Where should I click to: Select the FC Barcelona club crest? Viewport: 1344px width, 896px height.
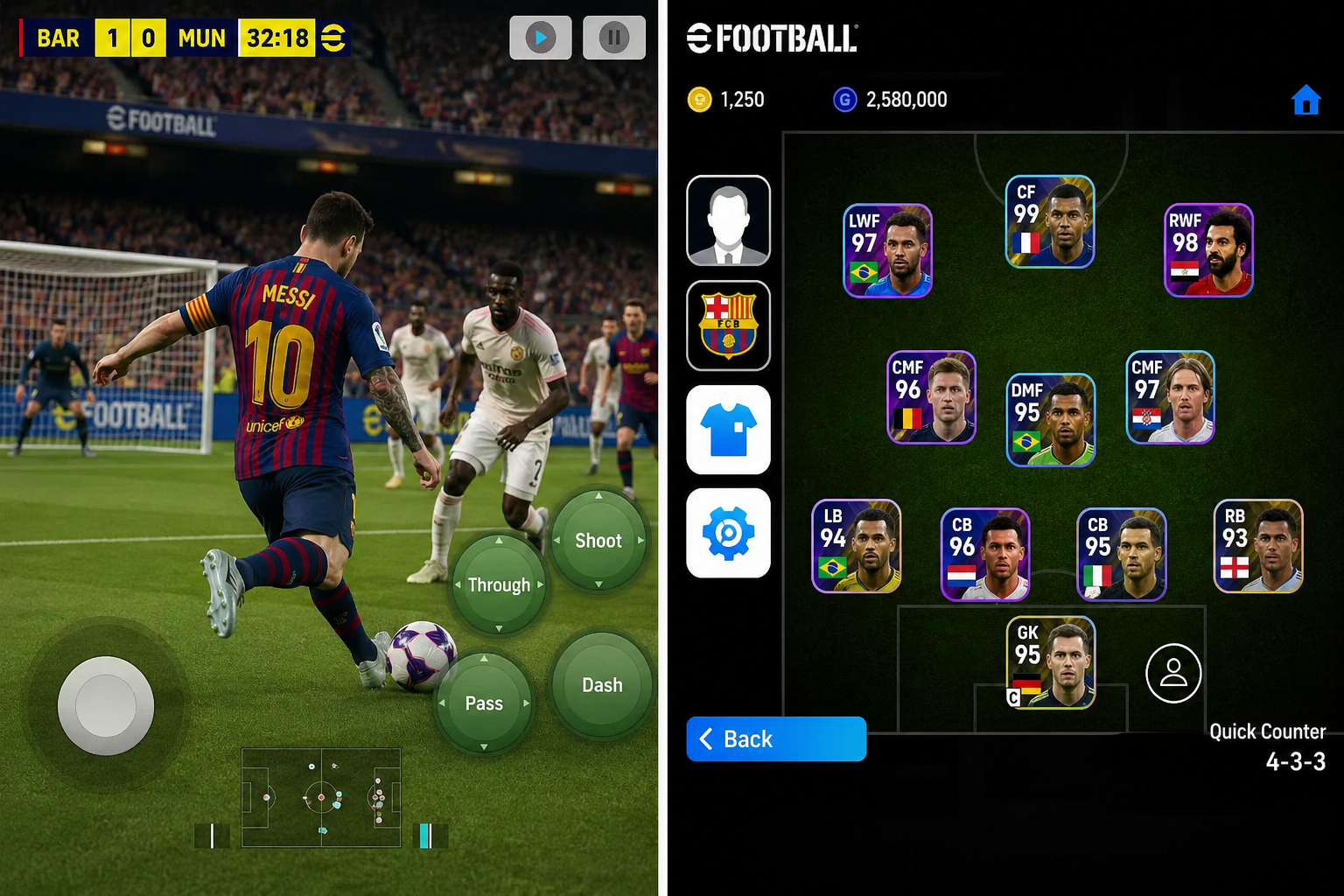pyautogui.click(x=728, y=326)
